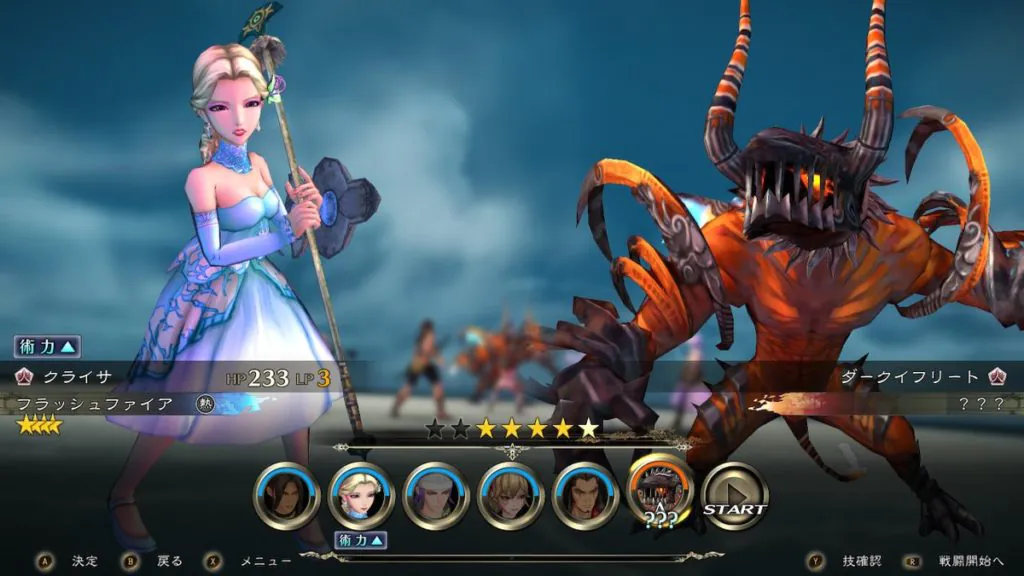
Task: Choose the フラッシュファイア skill entry
Action: click(x=97, y=404)
